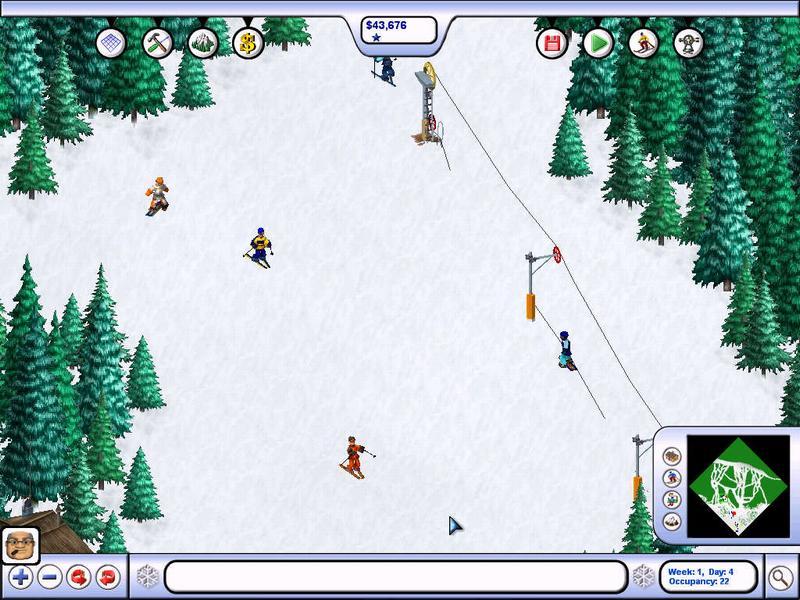Select the log cabin minimap filter

coord(671,456)
